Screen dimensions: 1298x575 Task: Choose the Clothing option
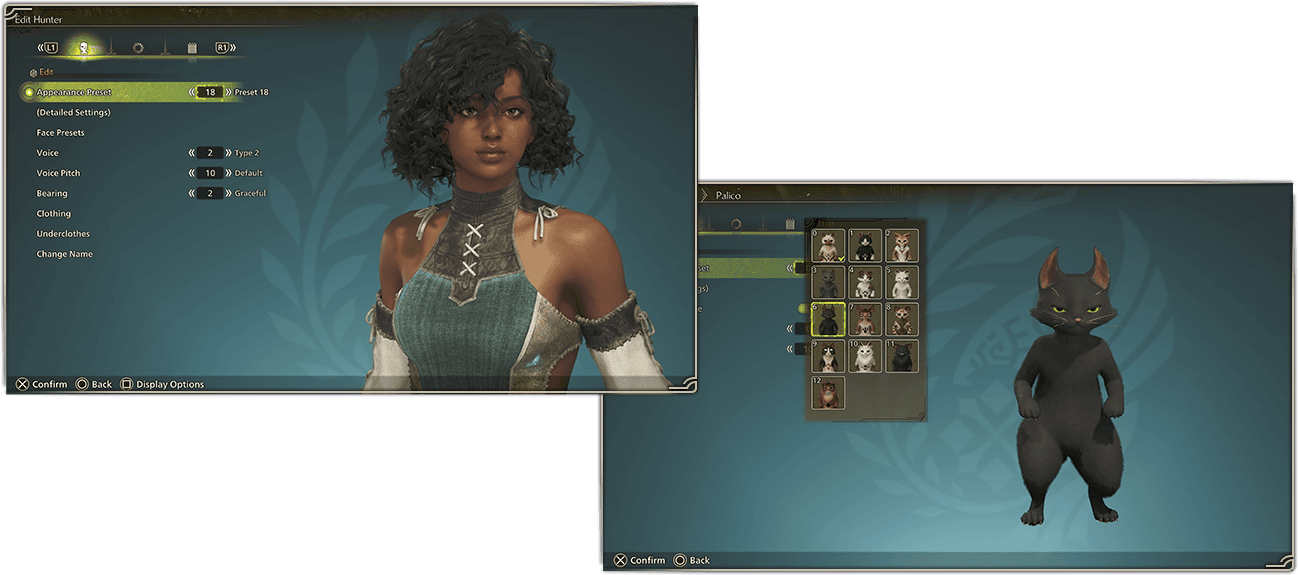click(54, 214)
